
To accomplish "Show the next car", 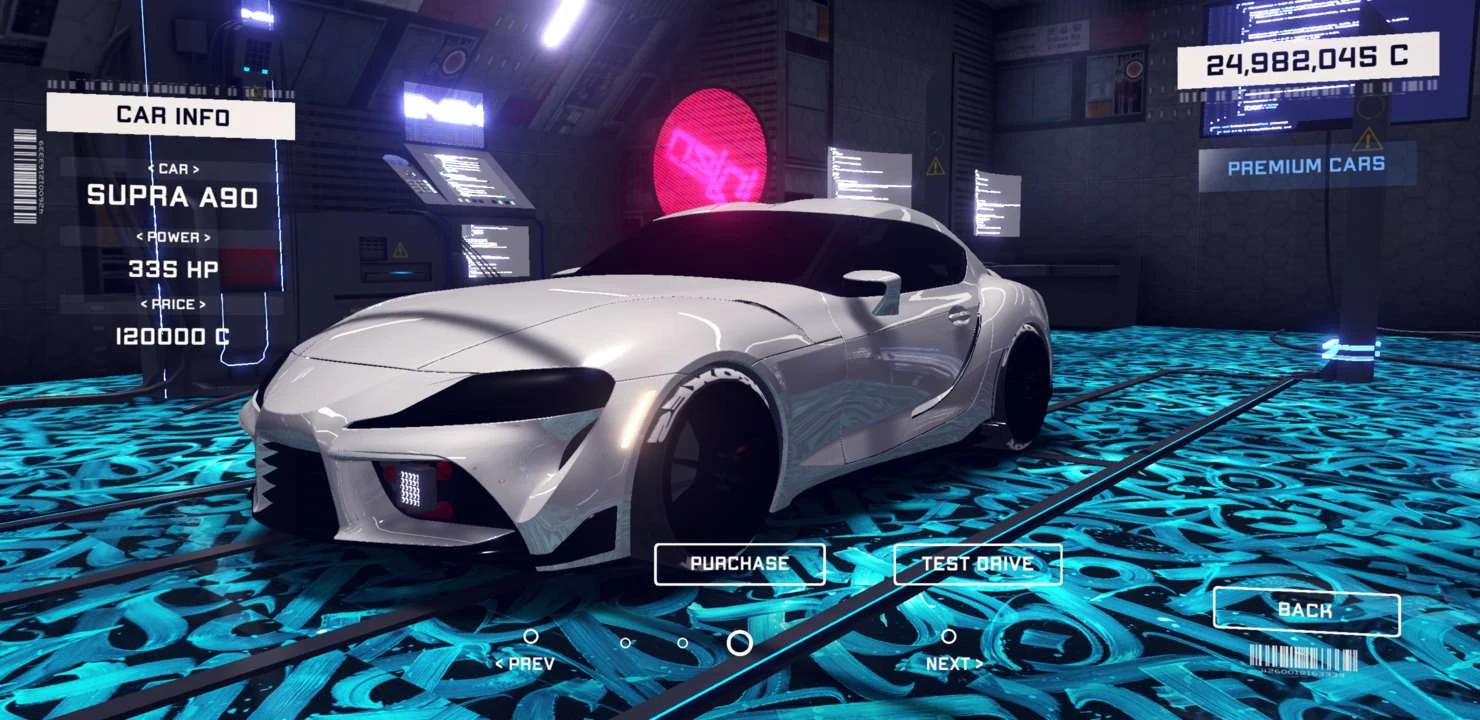I will click(x=953, y=662).
